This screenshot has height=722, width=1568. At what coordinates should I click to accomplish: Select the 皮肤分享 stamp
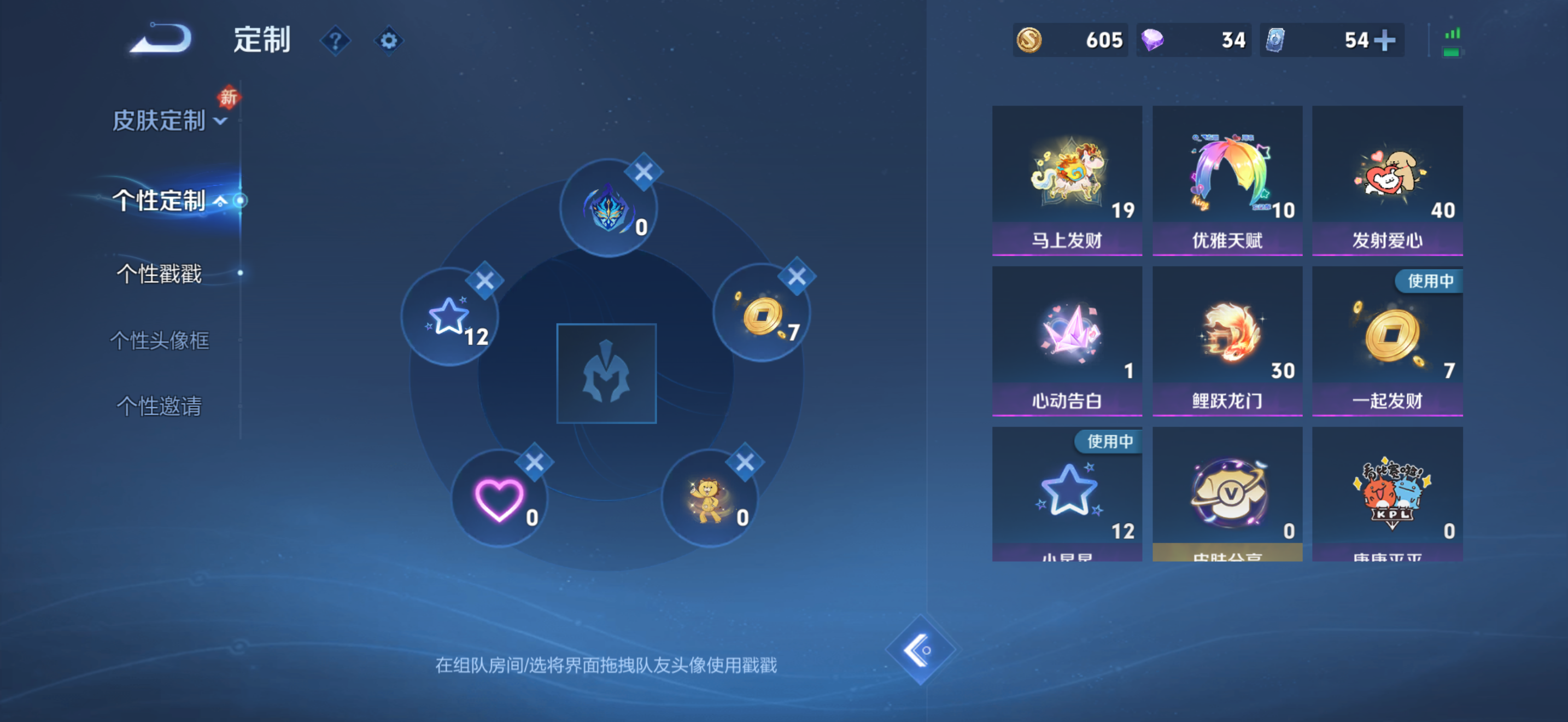coord(1227,493)
